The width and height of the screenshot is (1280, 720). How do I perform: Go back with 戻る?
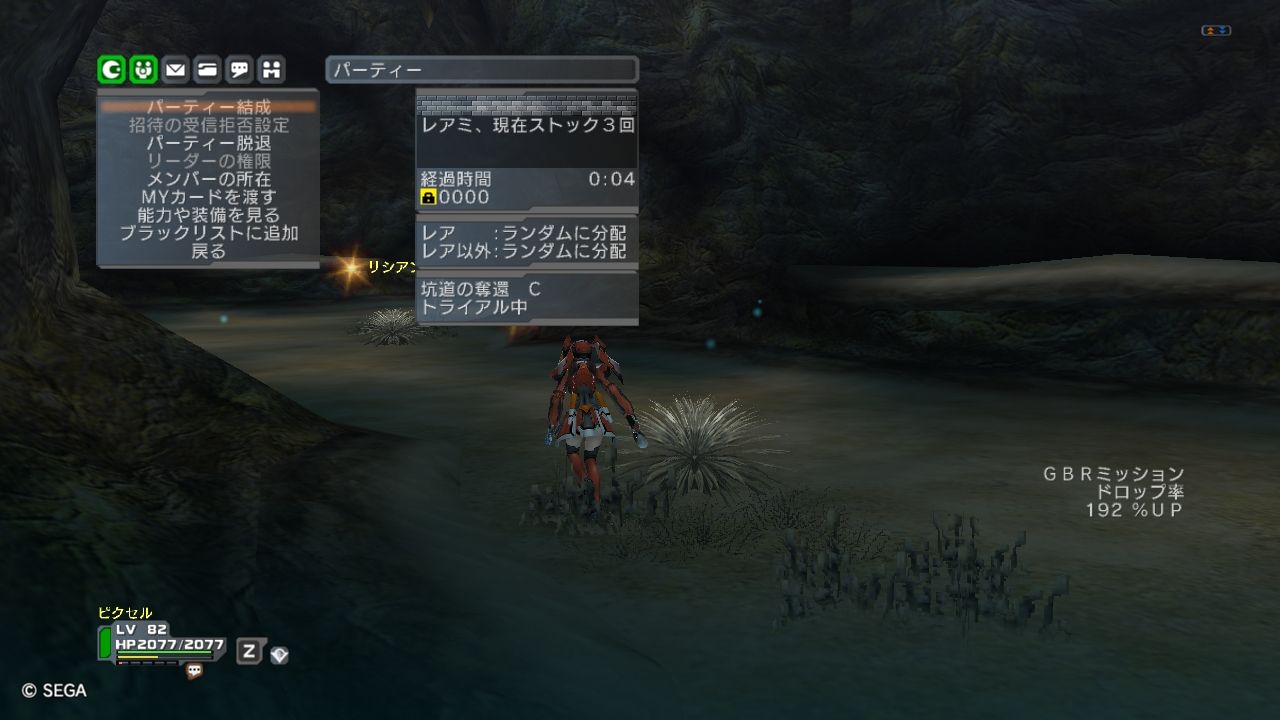tap(208, 251)
